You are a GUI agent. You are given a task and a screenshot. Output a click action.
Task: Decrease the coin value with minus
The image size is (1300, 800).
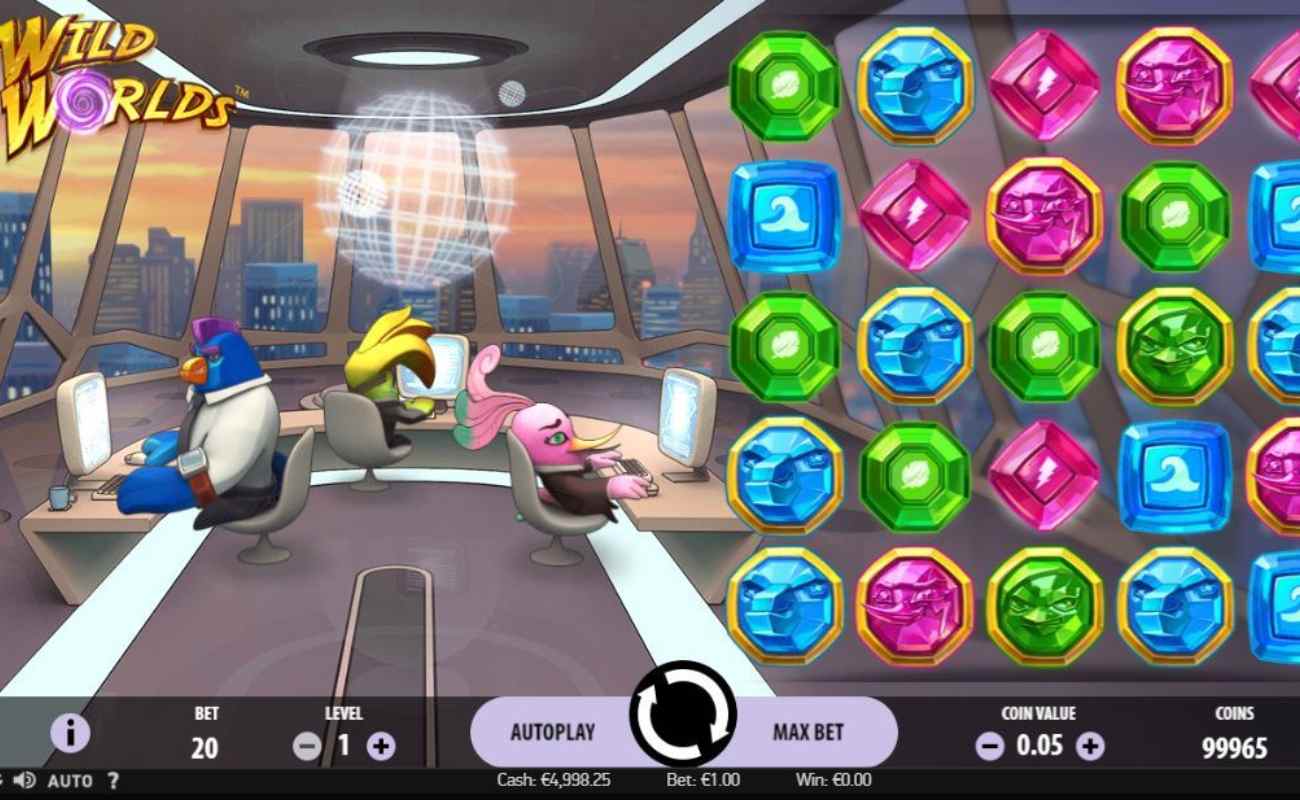[x=989, y=745]
